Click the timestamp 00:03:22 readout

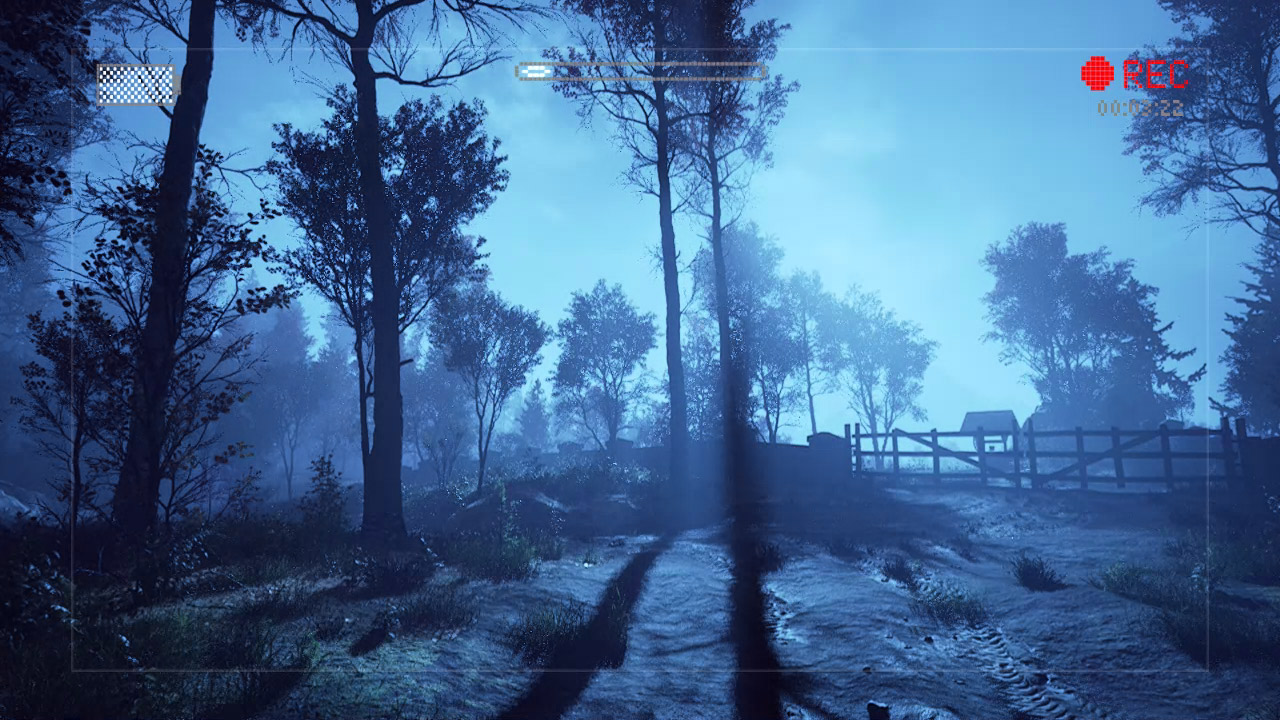pos(1140,106)
